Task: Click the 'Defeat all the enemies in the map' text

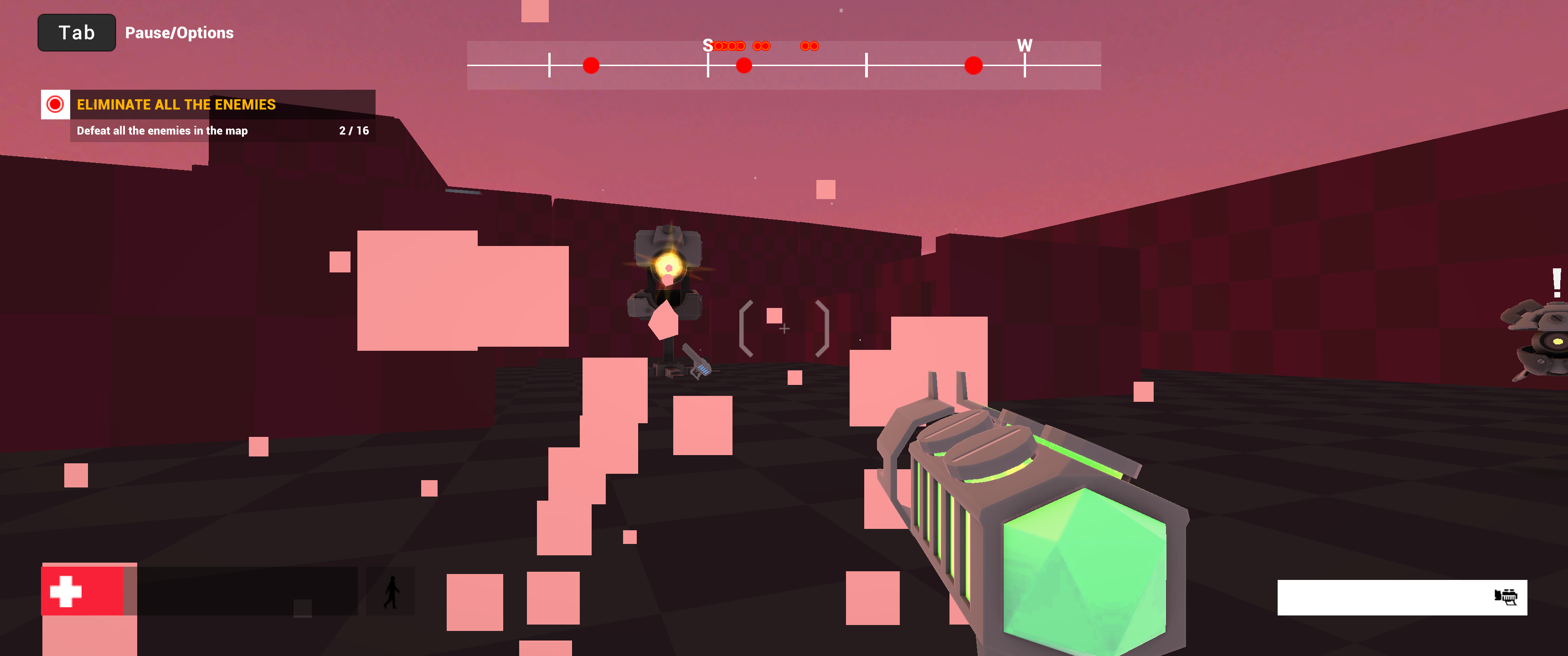Action: (162, 130)
